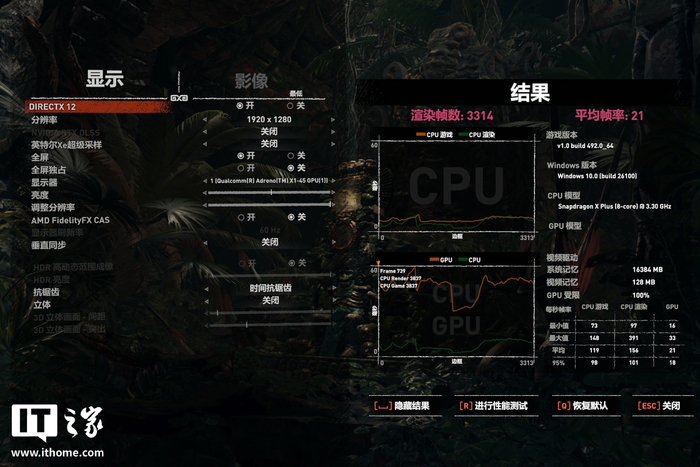700x467 pixels.
Task: Change the Qualcomm Adreno monitor selection
Action: pyautogui.click(x=268, y=181)
